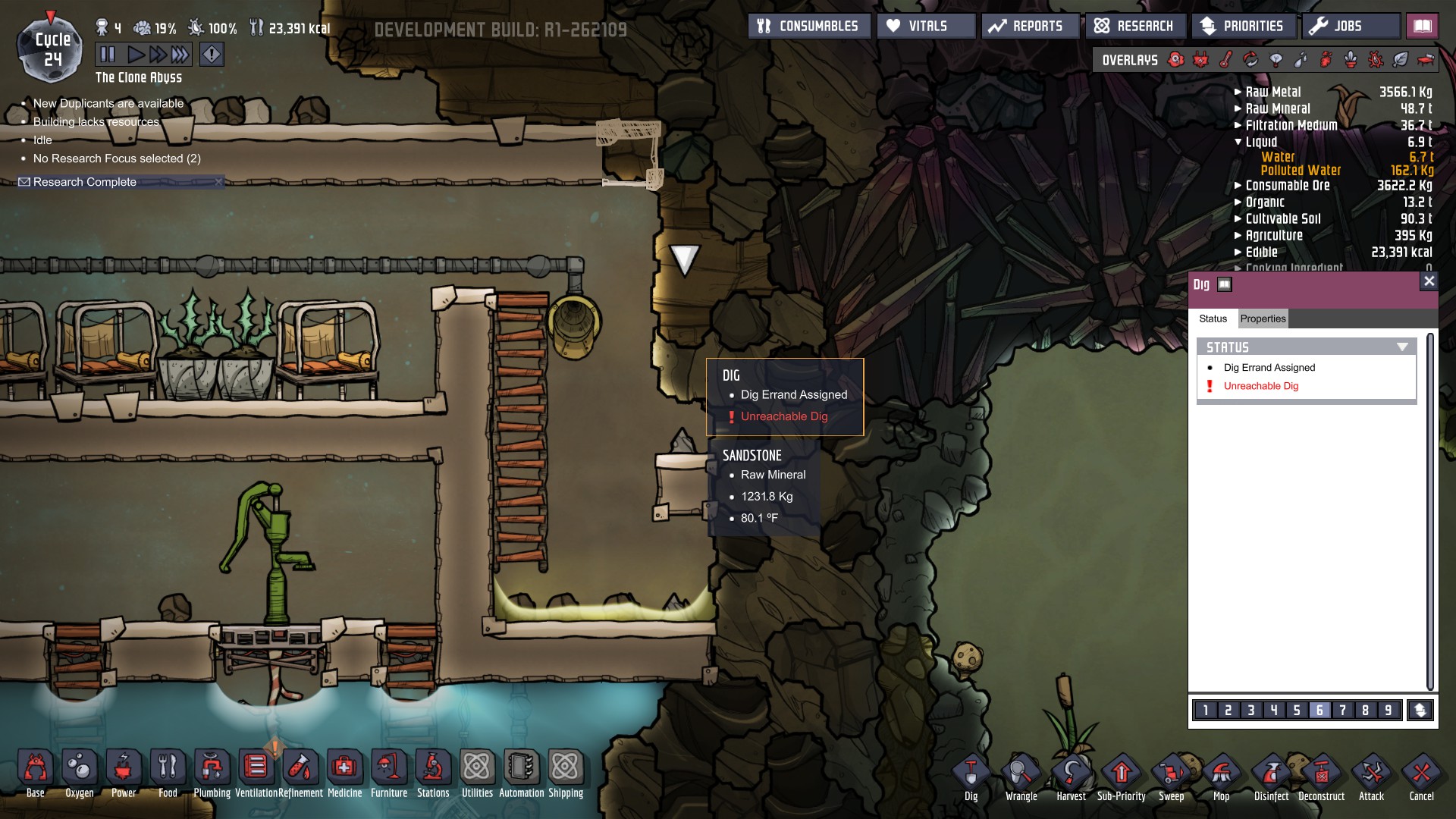Select the Attack tool
The image size is (1456, 819).
1371,772
